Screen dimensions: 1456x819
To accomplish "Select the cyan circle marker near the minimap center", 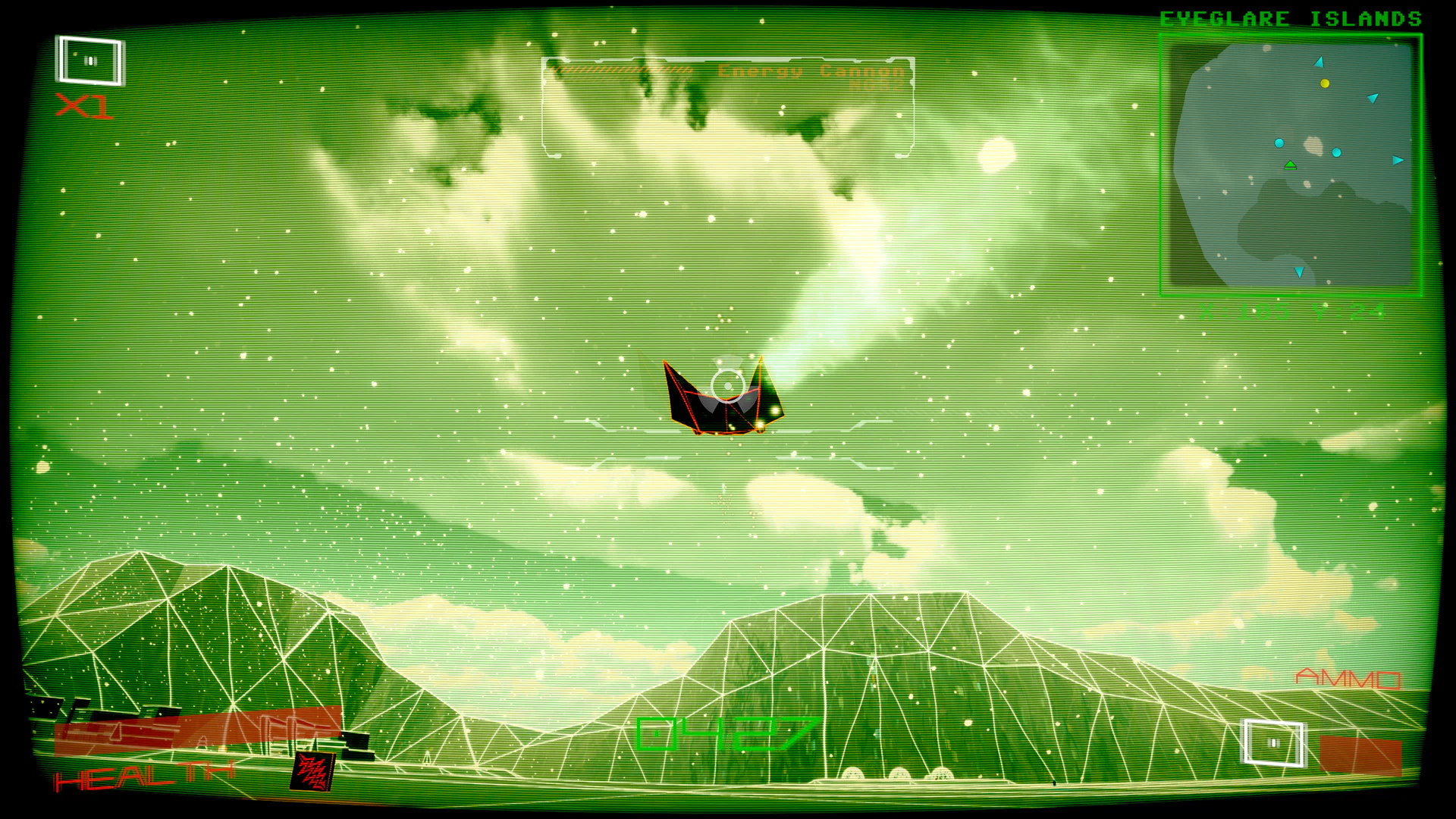I will click(x=1279, y=143).
